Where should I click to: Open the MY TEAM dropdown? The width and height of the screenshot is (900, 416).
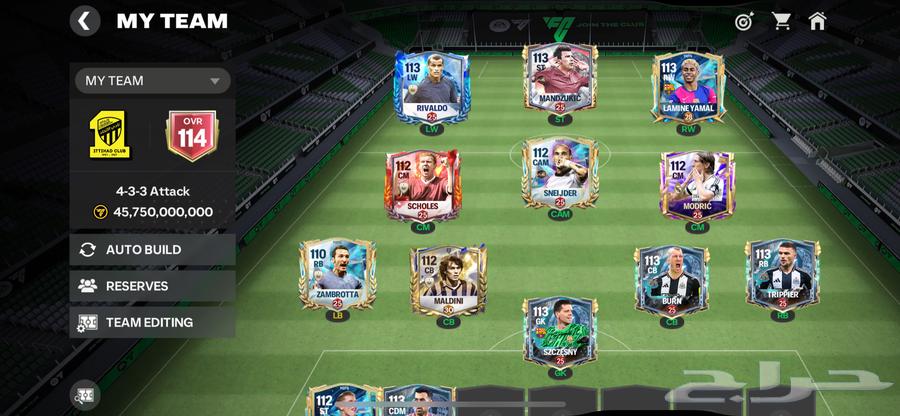[x=152, y=81]
